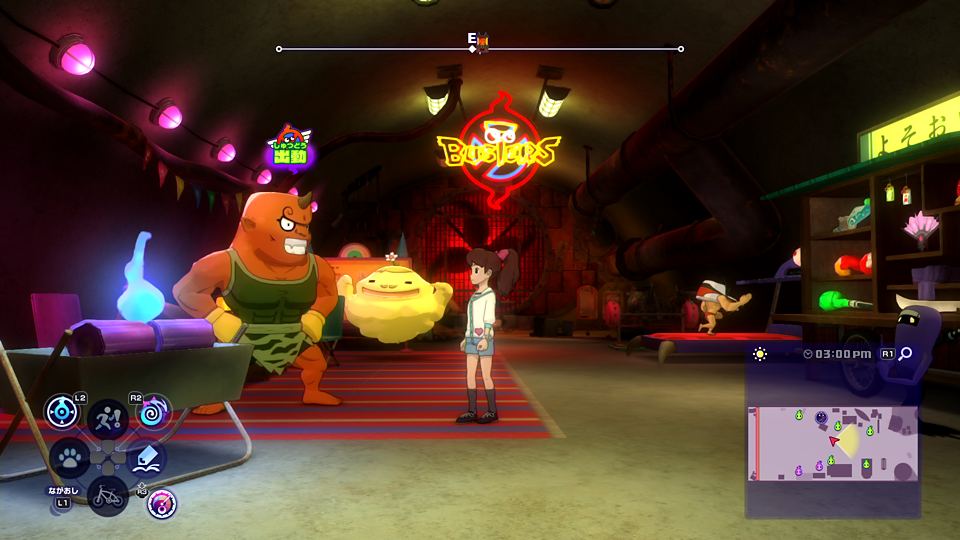The width and height of the screenshot is (960, 540).
Task: Open the paw print icon
Action: click(69, 458)
